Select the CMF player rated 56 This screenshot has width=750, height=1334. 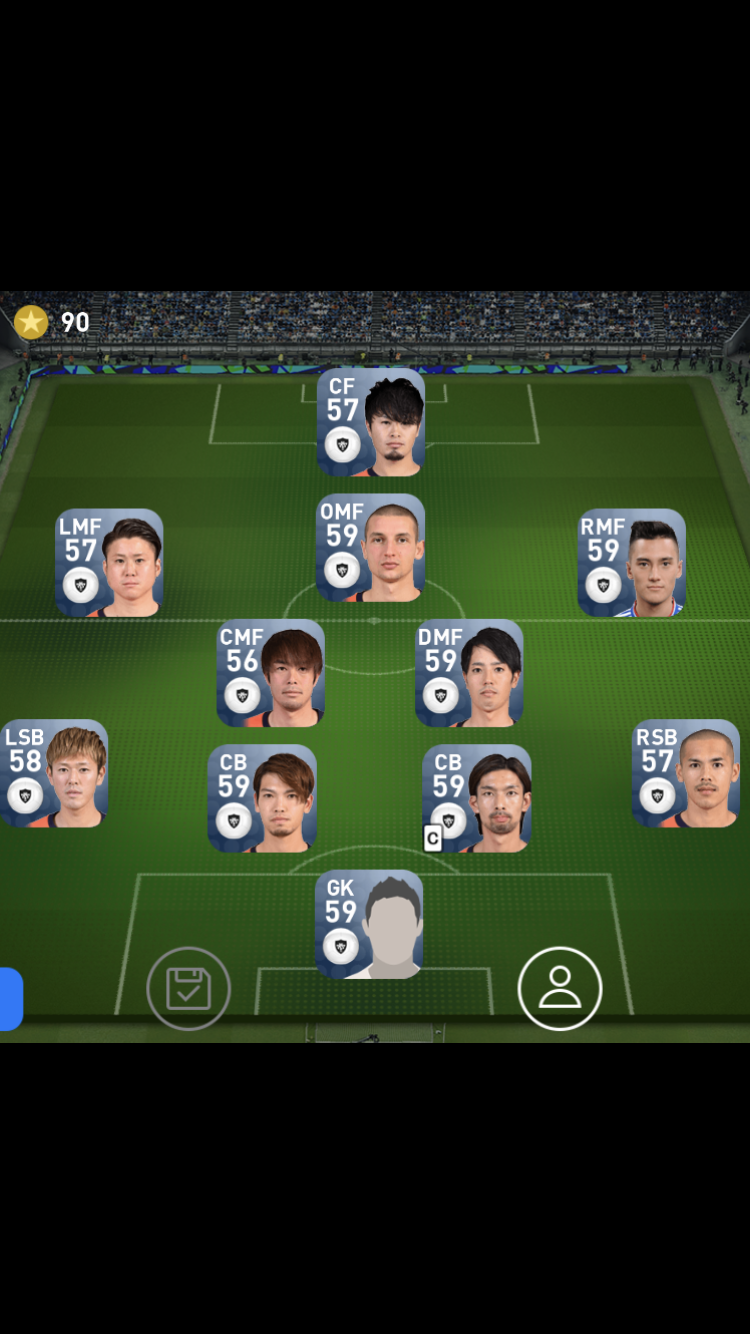pos(271,673)
